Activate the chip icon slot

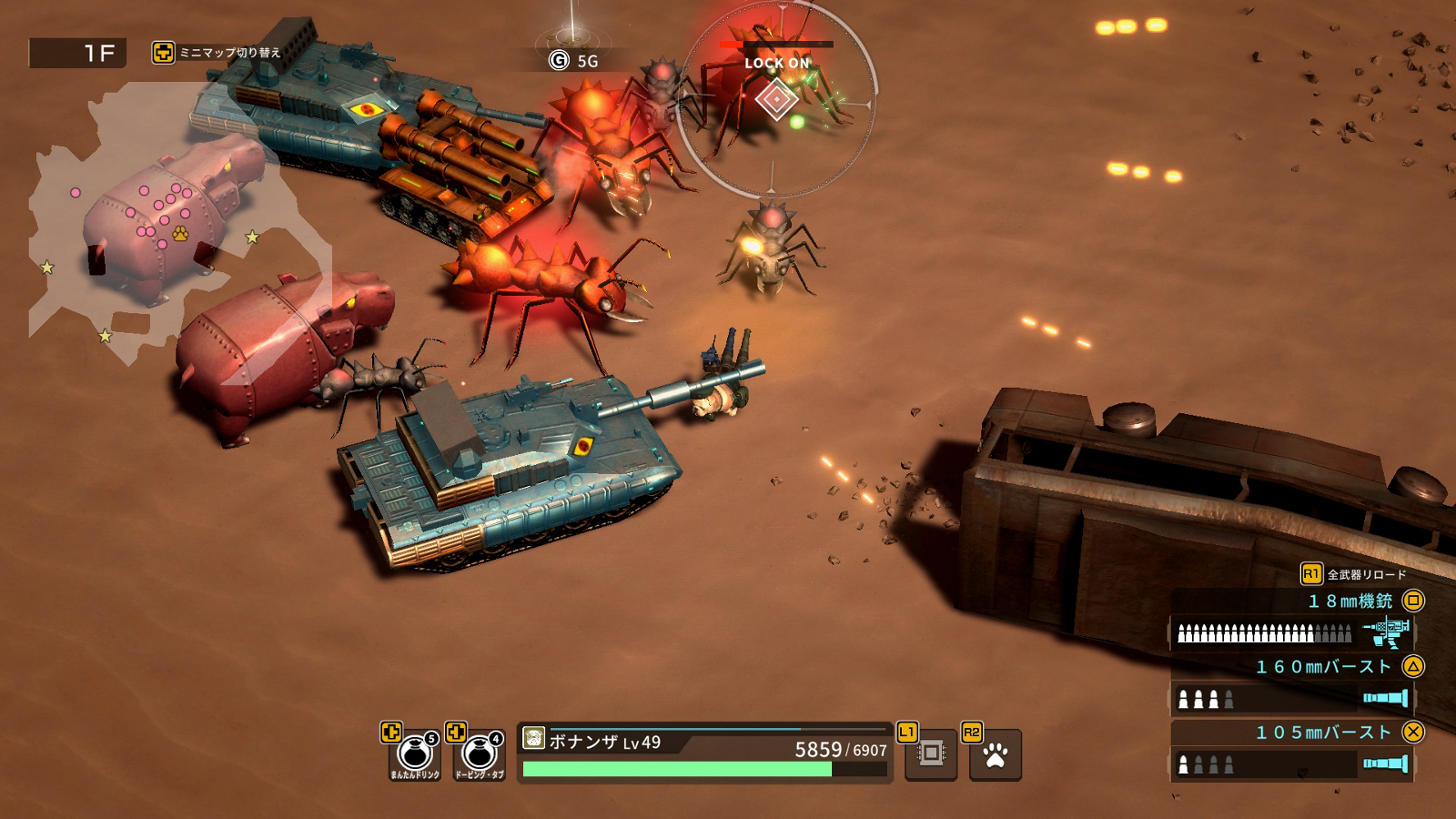[x=931, y=754]
